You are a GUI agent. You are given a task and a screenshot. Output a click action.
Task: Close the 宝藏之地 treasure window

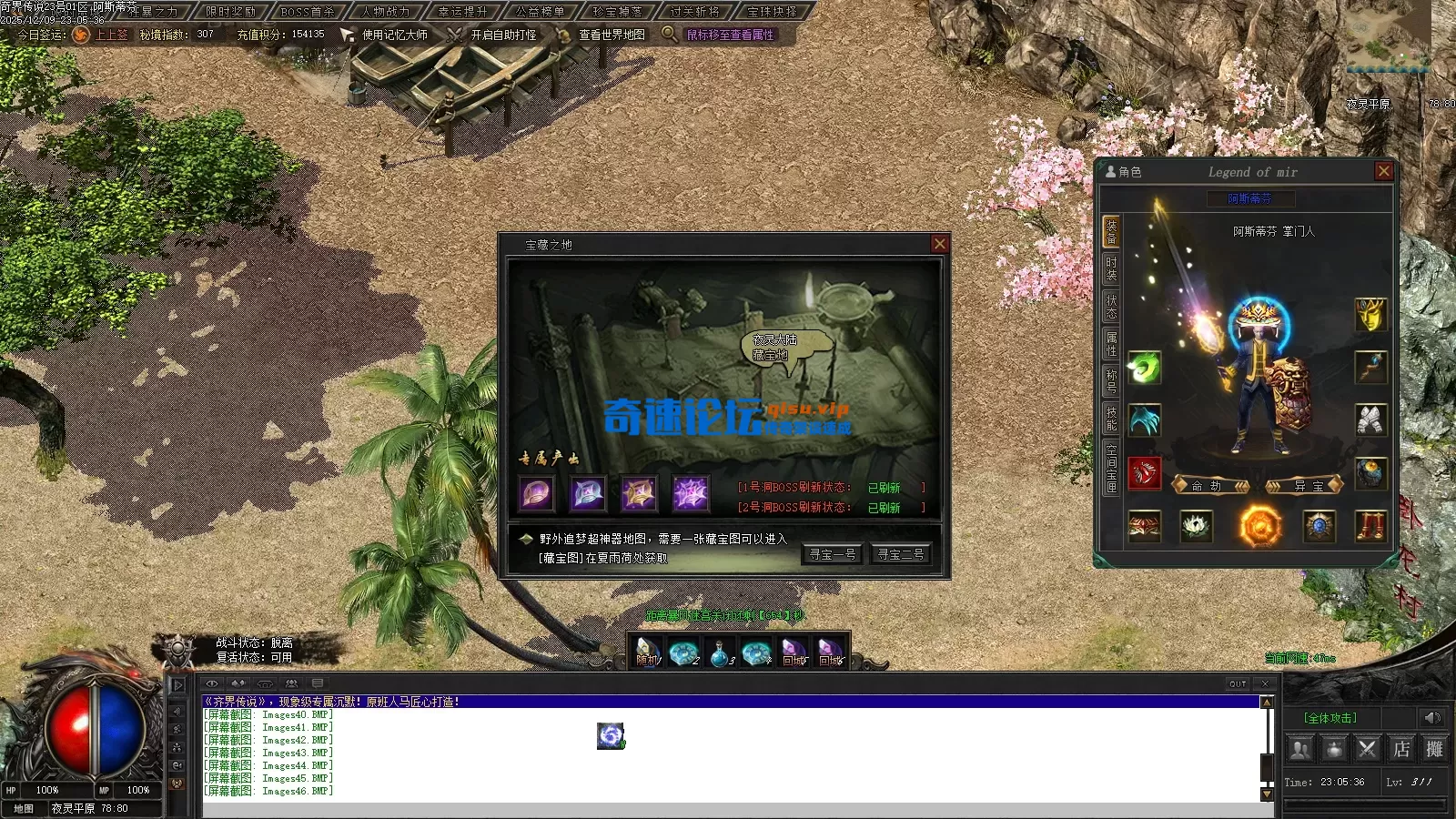[x=940, y=244]
